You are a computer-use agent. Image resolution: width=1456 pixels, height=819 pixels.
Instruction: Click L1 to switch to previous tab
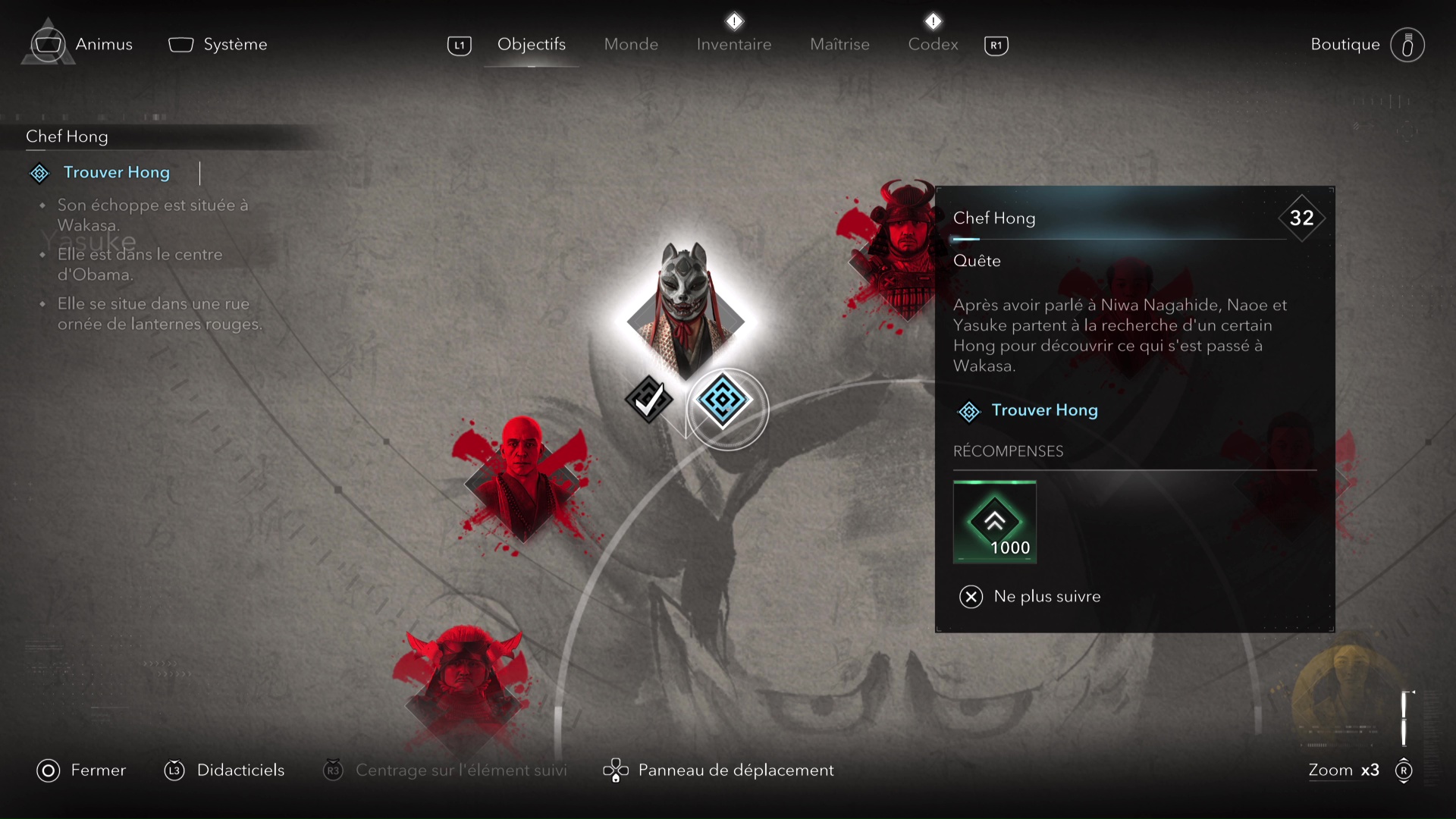(459, 45)
